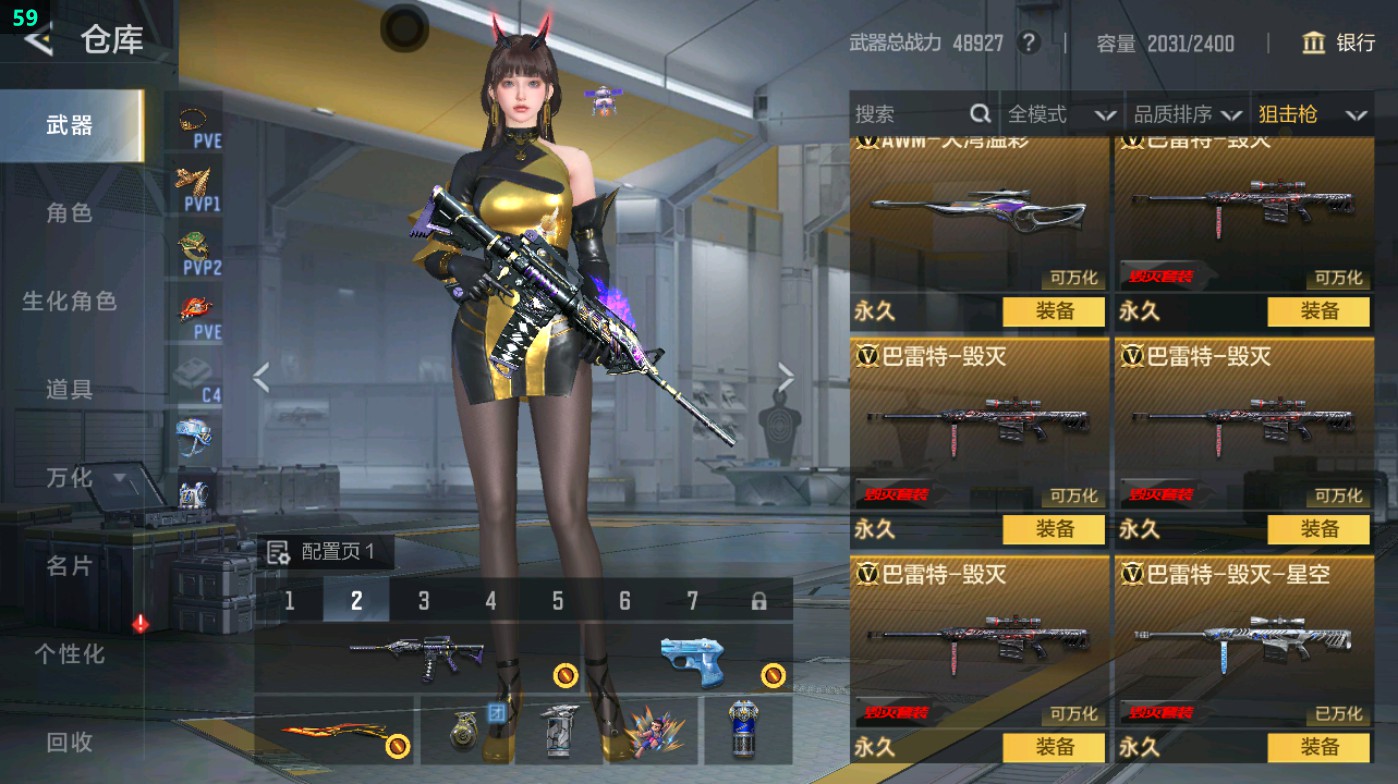The image size is (1398, 784).
Task: Click the search magnifier icon
Action: coord(978,114)
